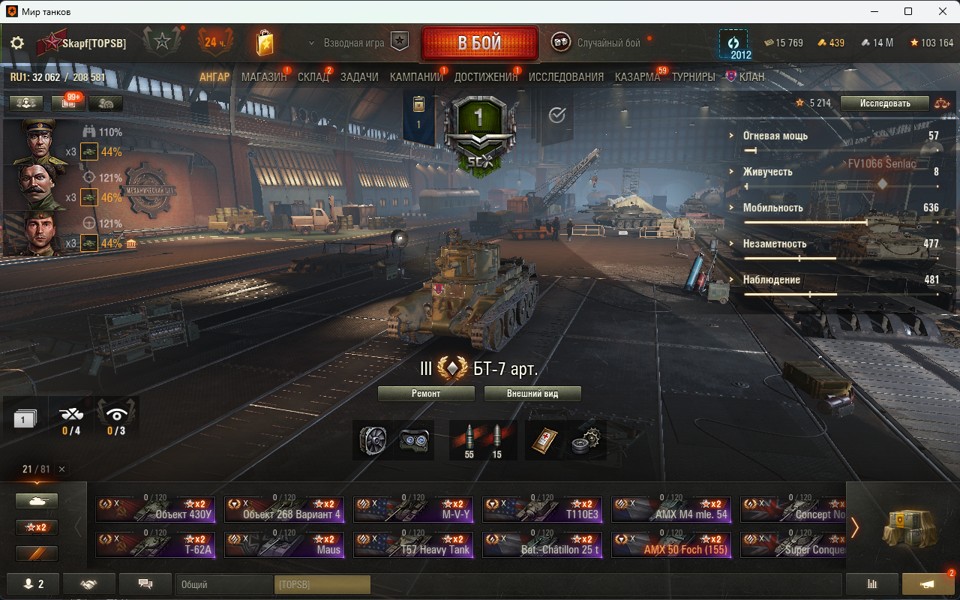Go to the ЗАДАЧИ tab
This screenshot has height=600, width=960.
click(x=359, y=77)
